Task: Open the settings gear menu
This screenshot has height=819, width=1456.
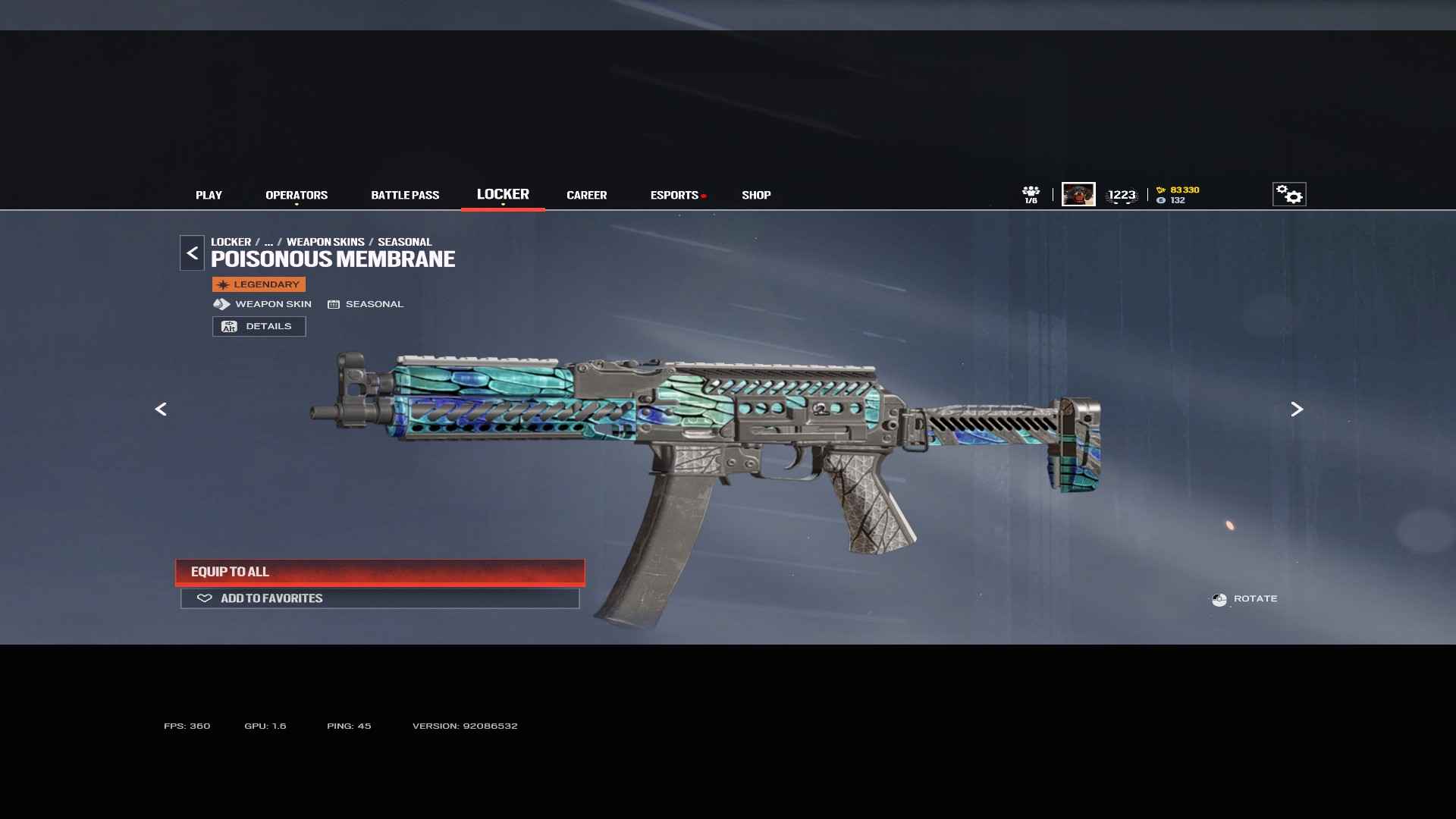Action: pyautogui.click(x=1288, y=195)
